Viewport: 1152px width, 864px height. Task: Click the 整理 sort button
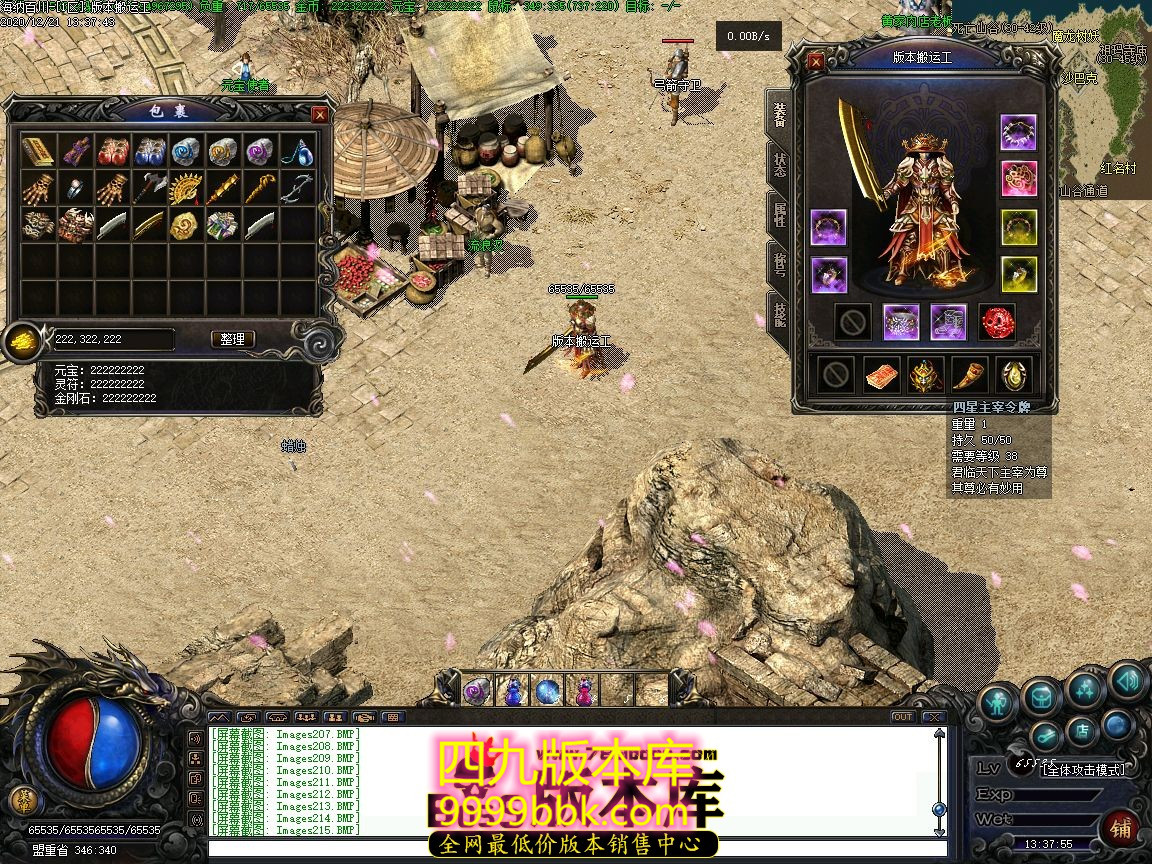click(233, 339)
